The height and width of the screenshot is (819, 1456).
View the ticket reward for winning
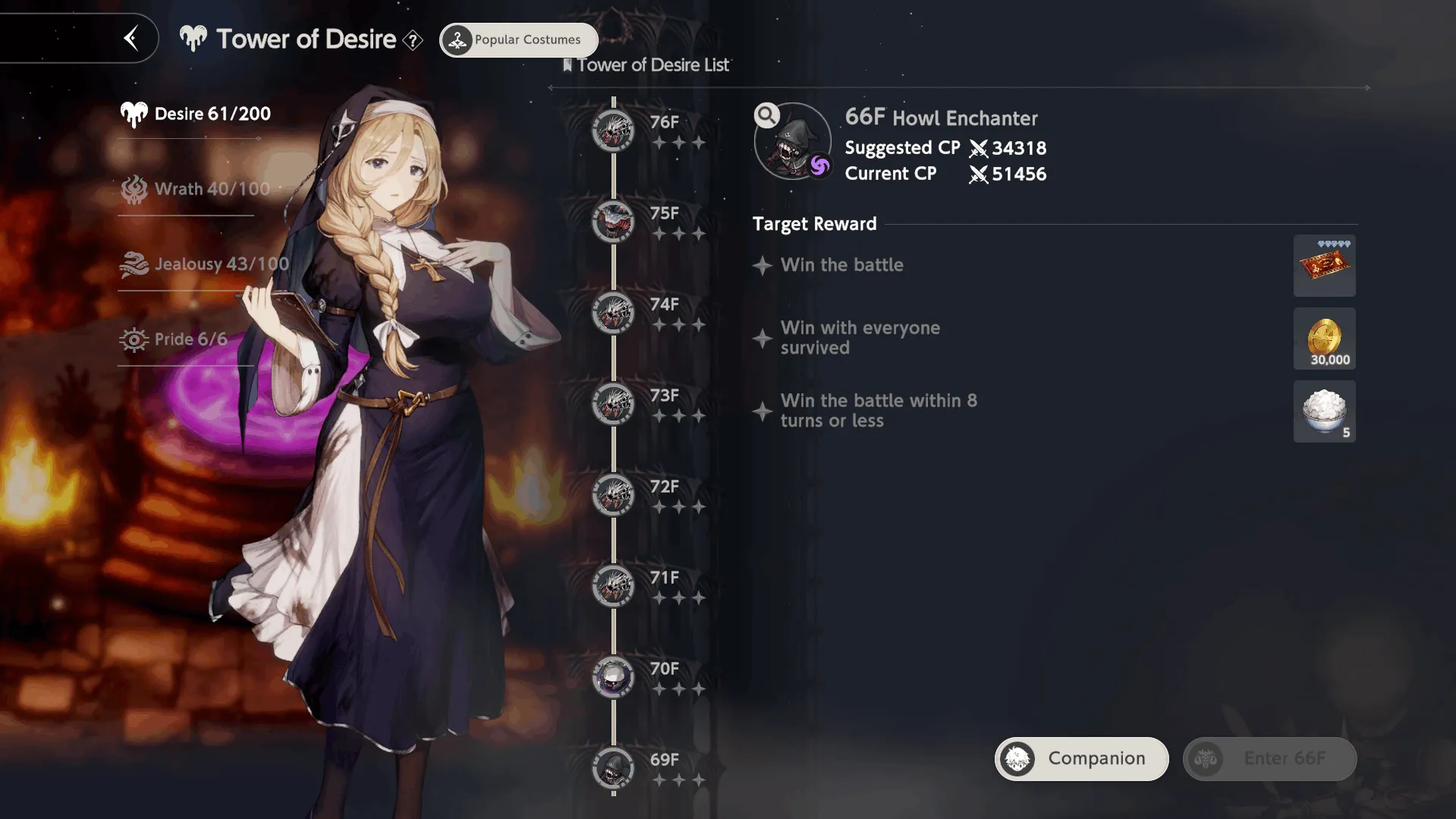[1324, 266]
